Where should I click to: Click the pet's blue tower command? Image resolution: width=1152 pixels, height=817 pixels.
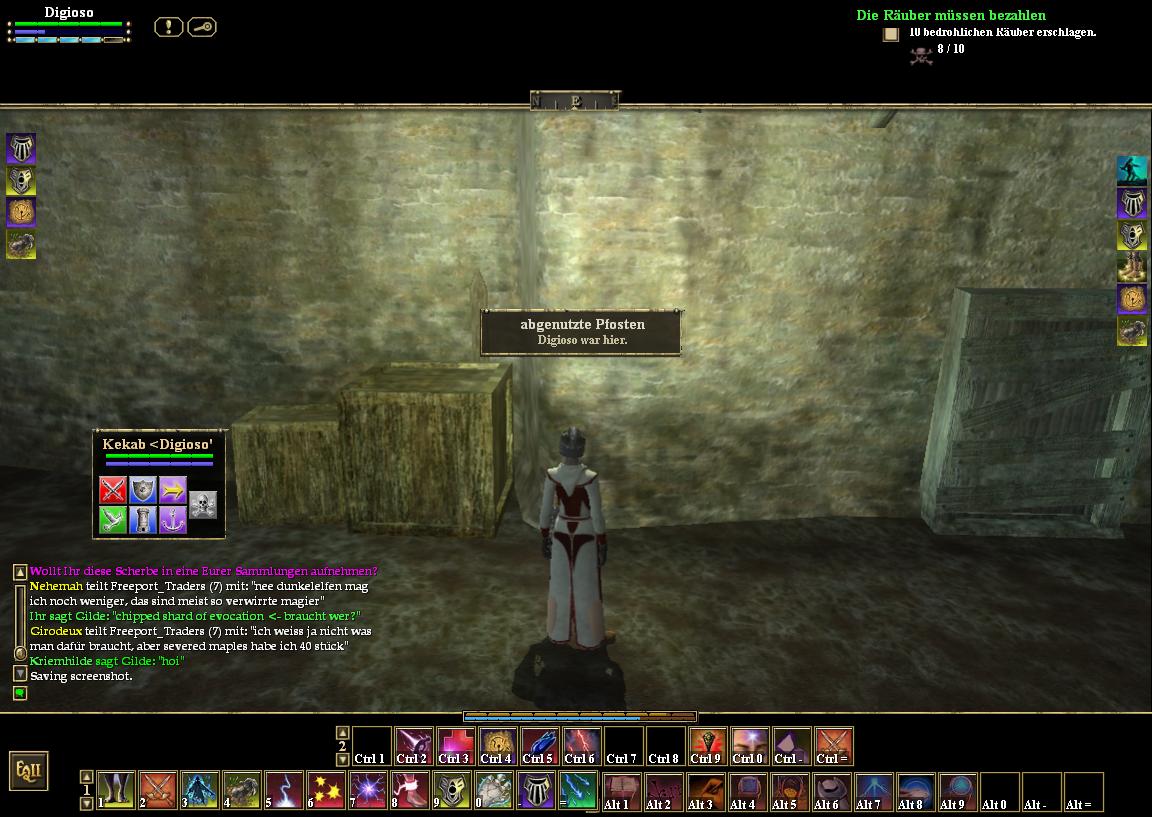(143, 520)
